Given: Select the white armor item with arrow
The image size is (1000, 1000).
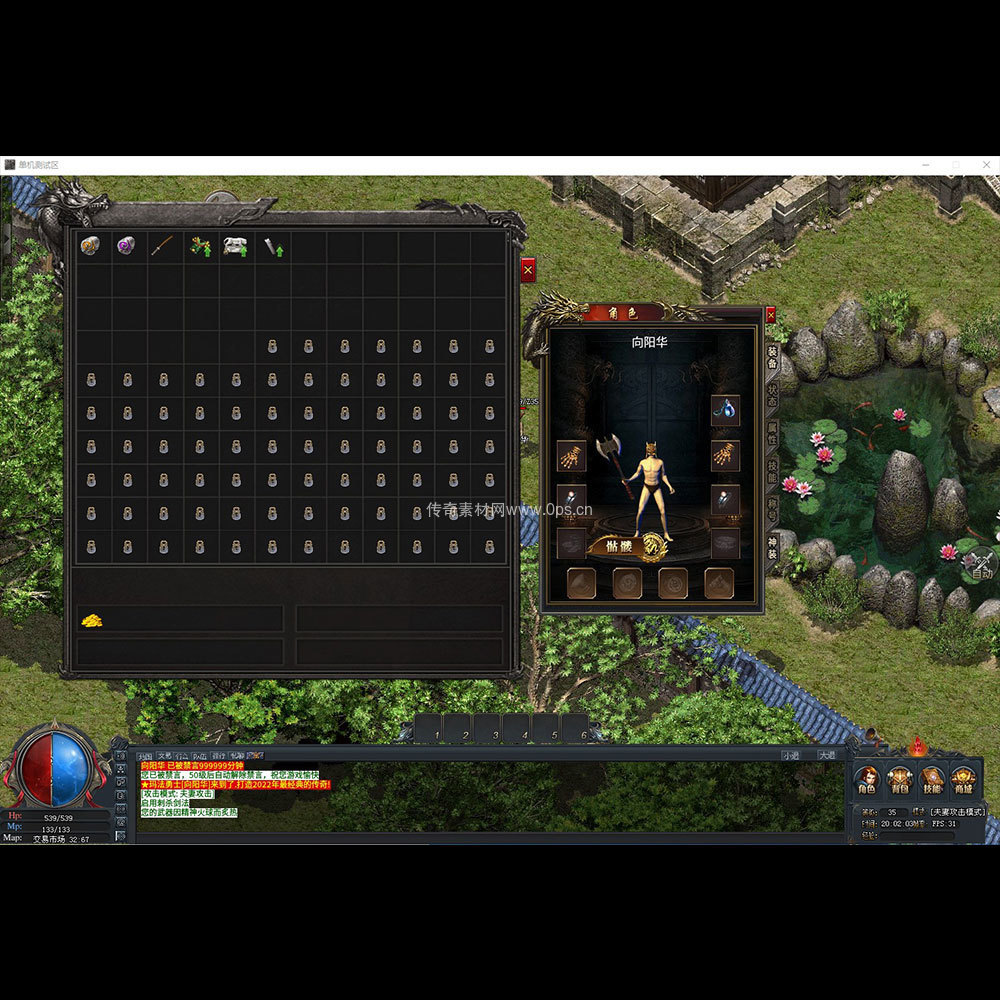Looking at the screenshot, I should click(x=236, y=246).
